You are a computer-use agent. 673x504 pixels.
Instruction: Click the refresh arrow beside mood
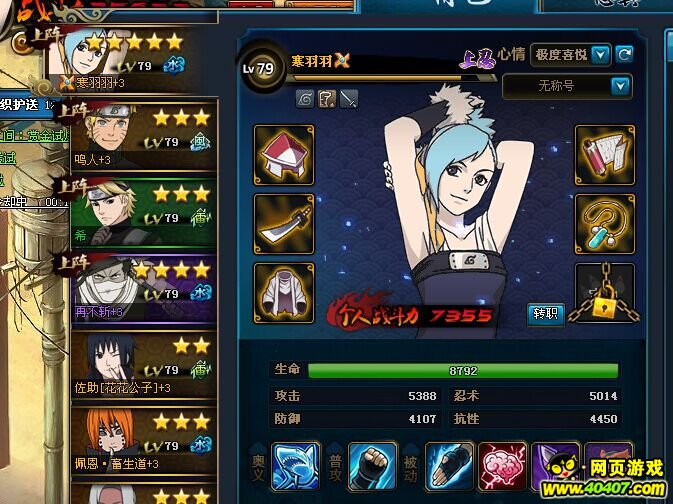coord(625,54)
